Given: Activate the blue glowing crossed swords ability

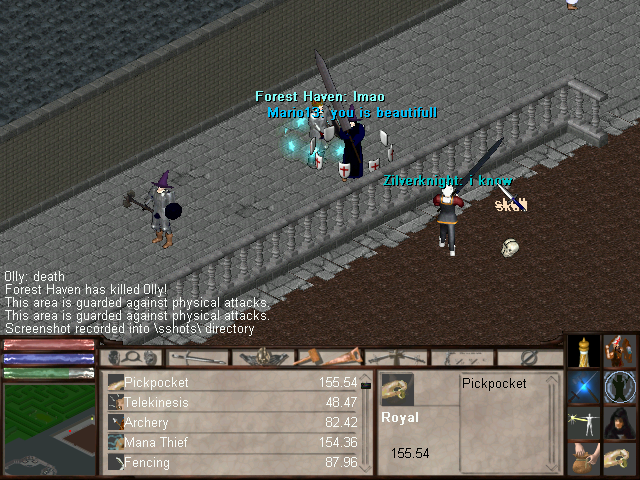Looking at the screenshot, I should click(x=583, y=388).
